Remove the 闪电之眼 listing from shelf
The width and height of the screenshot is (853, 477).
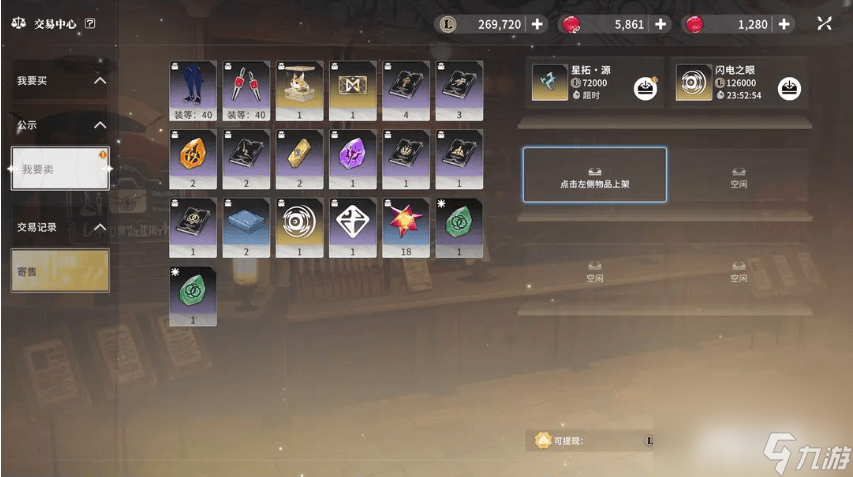click(x=790, y=89)
